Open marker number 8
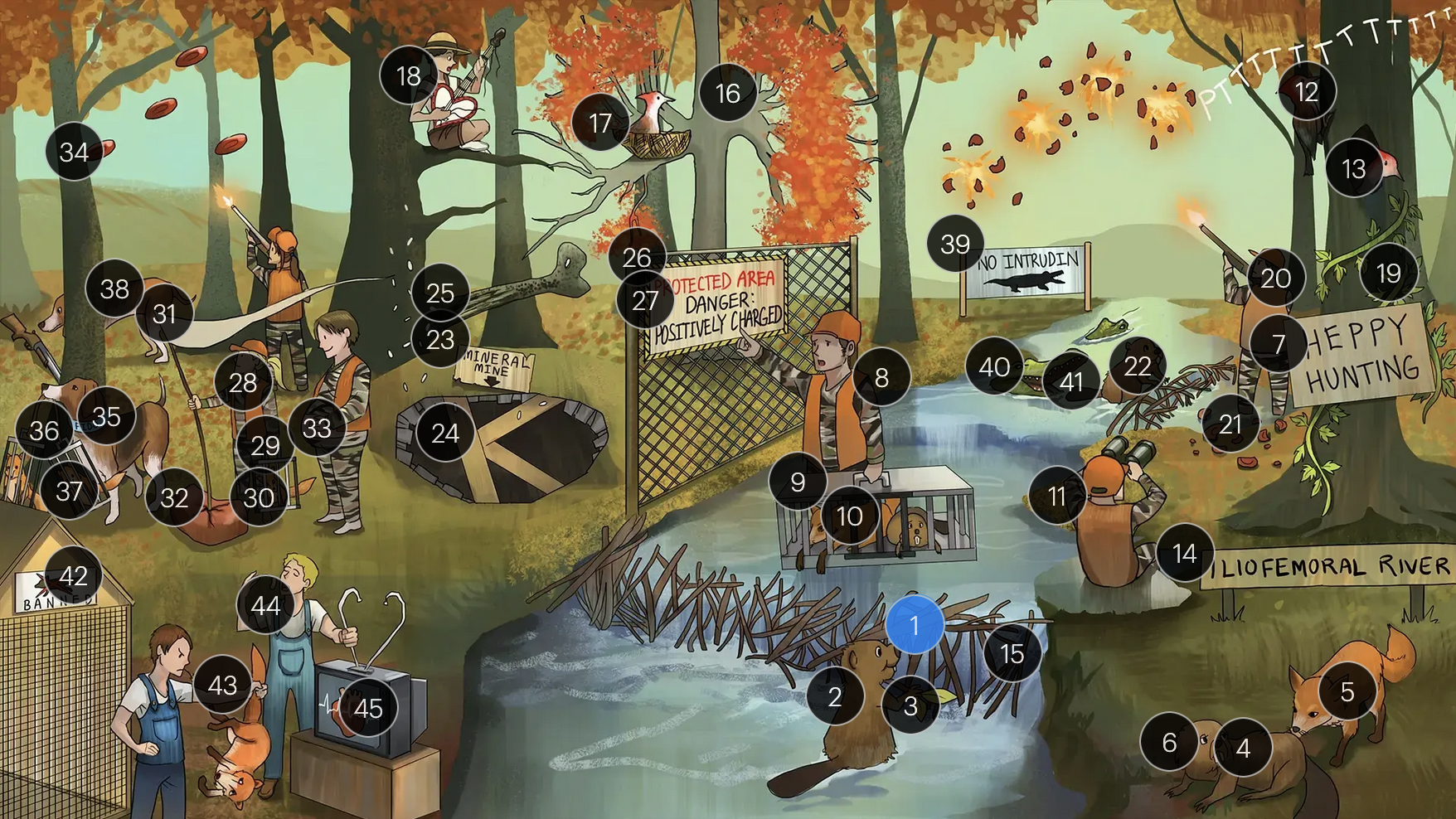 (881, 377)
